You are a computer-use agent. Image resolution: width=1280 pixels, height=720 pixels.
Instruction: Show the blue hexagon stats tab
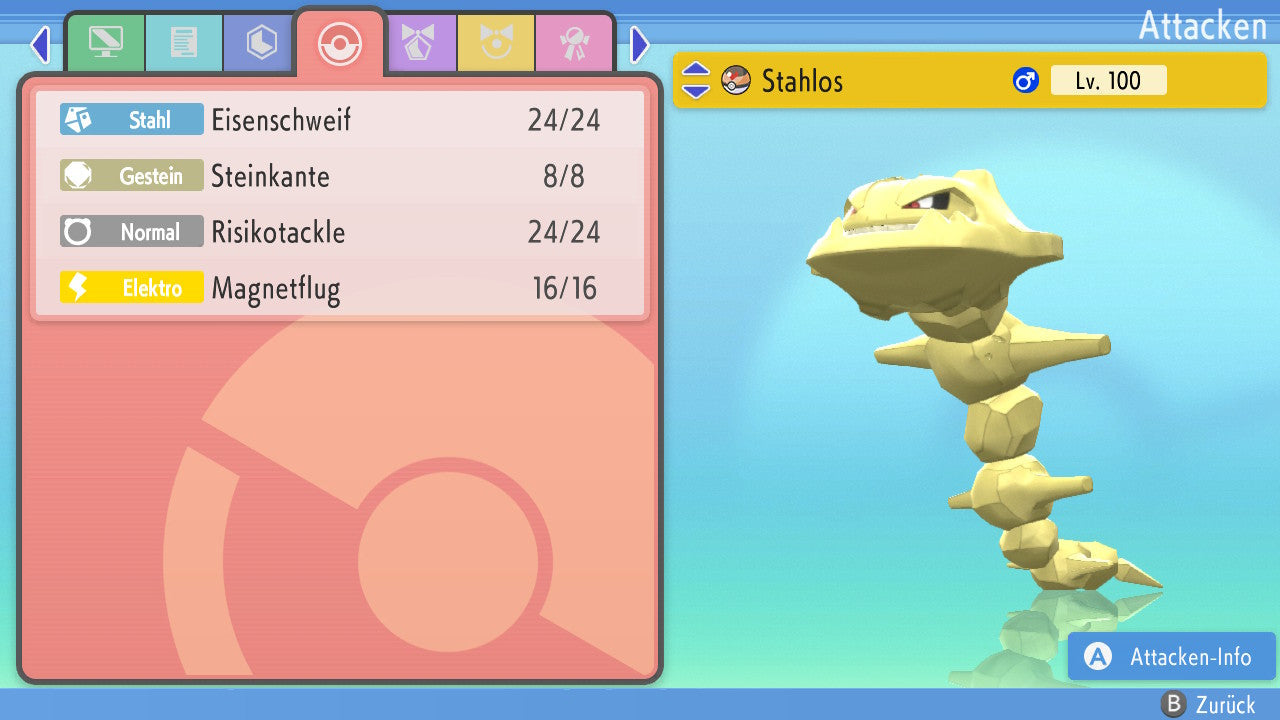[261, 42]
